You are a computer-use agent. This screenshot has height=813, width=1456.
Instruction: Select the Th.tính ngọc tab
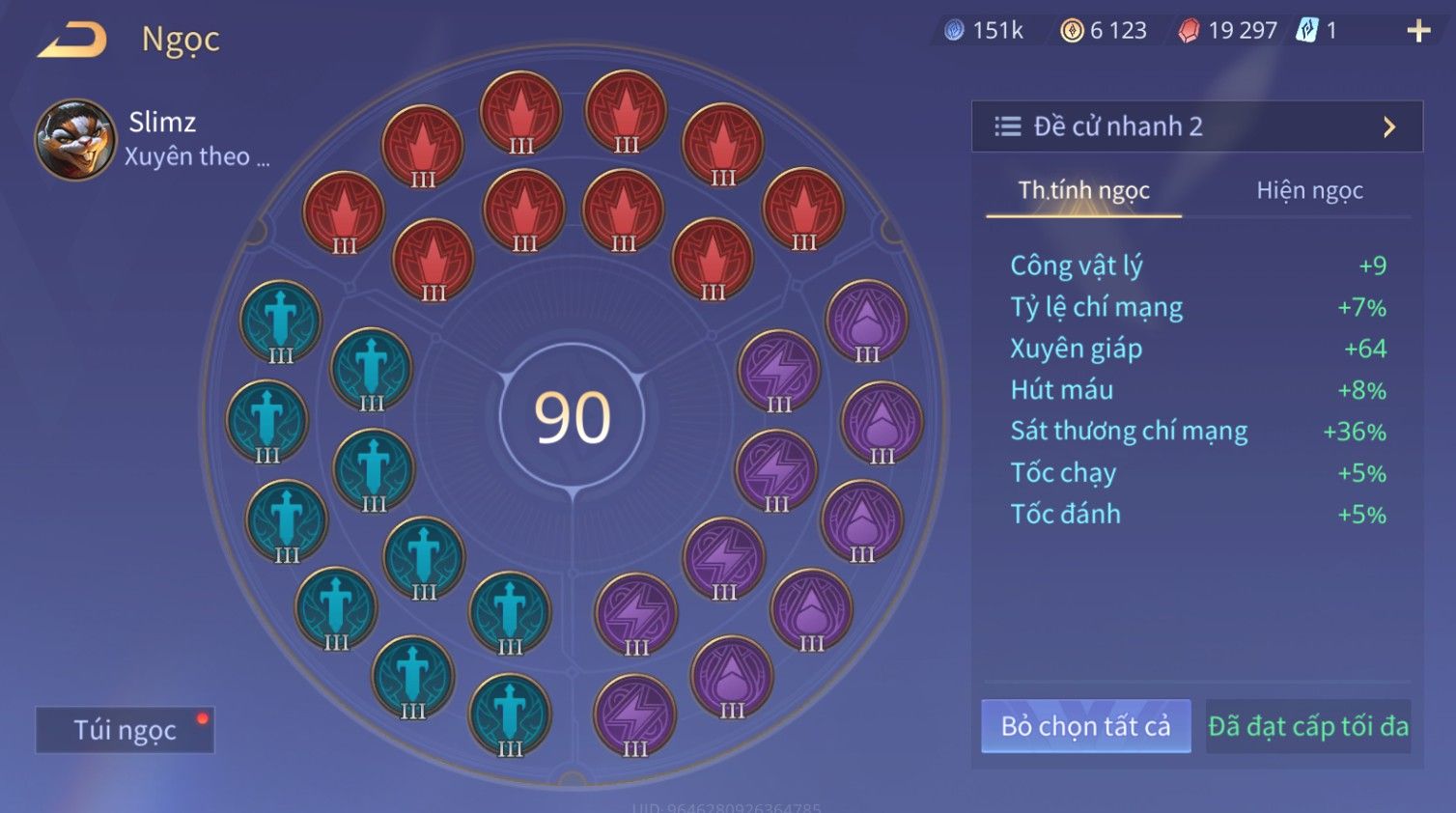[x=1083, y=190]
